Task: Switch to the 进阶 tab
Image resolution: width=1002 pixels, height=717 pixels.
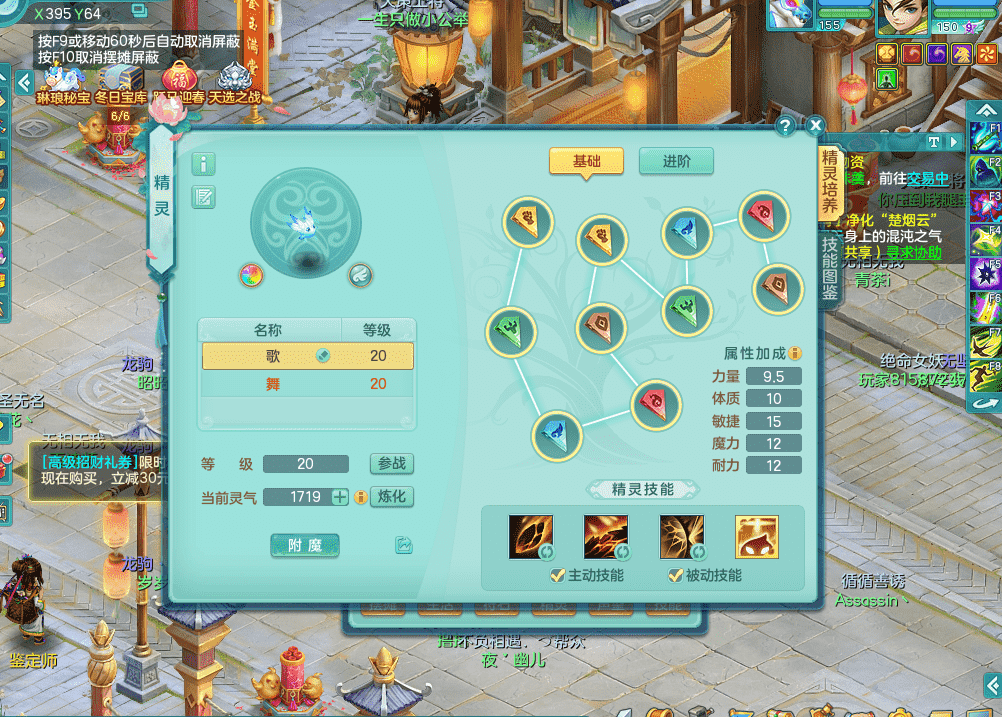Action: 676,162
